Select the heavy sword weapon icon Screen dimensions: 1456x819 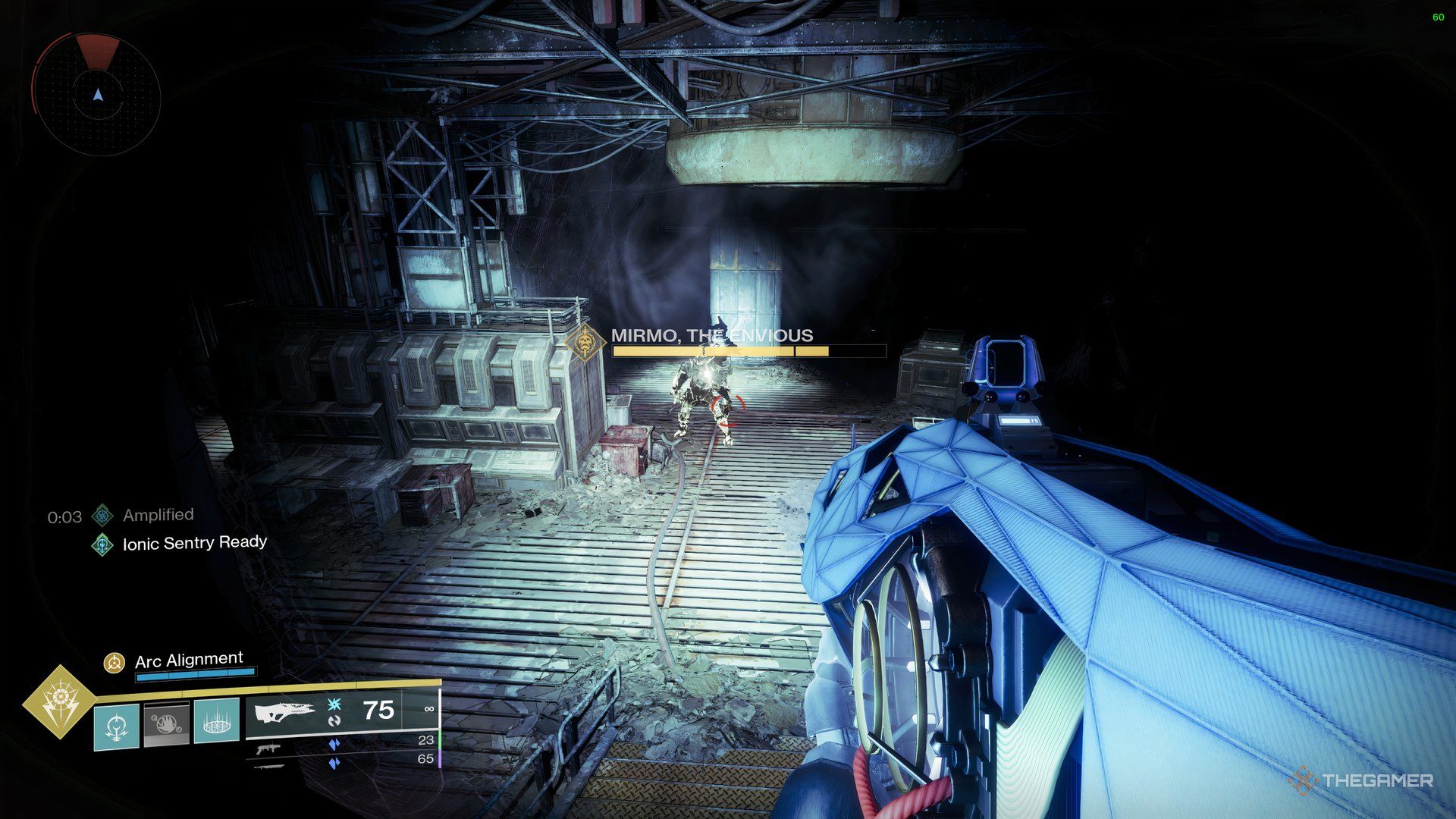pyautogui.click(x=268, y=766)
